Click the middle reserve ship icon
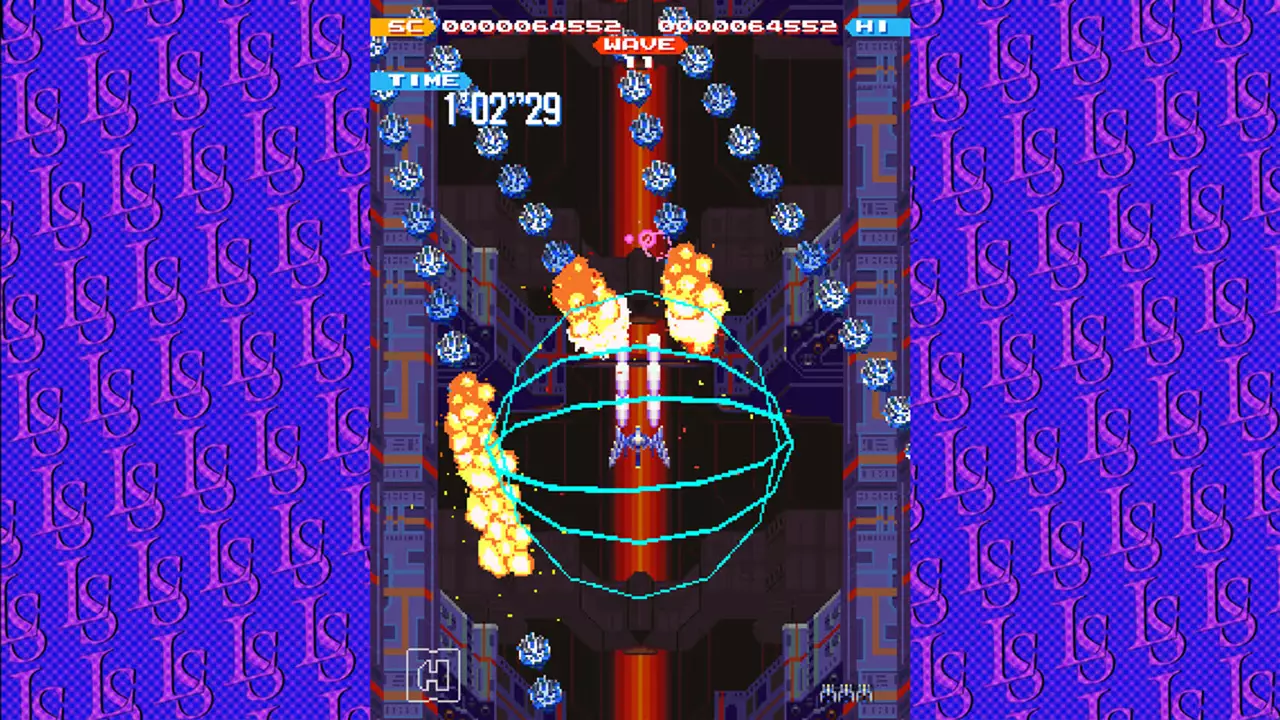 845,692
